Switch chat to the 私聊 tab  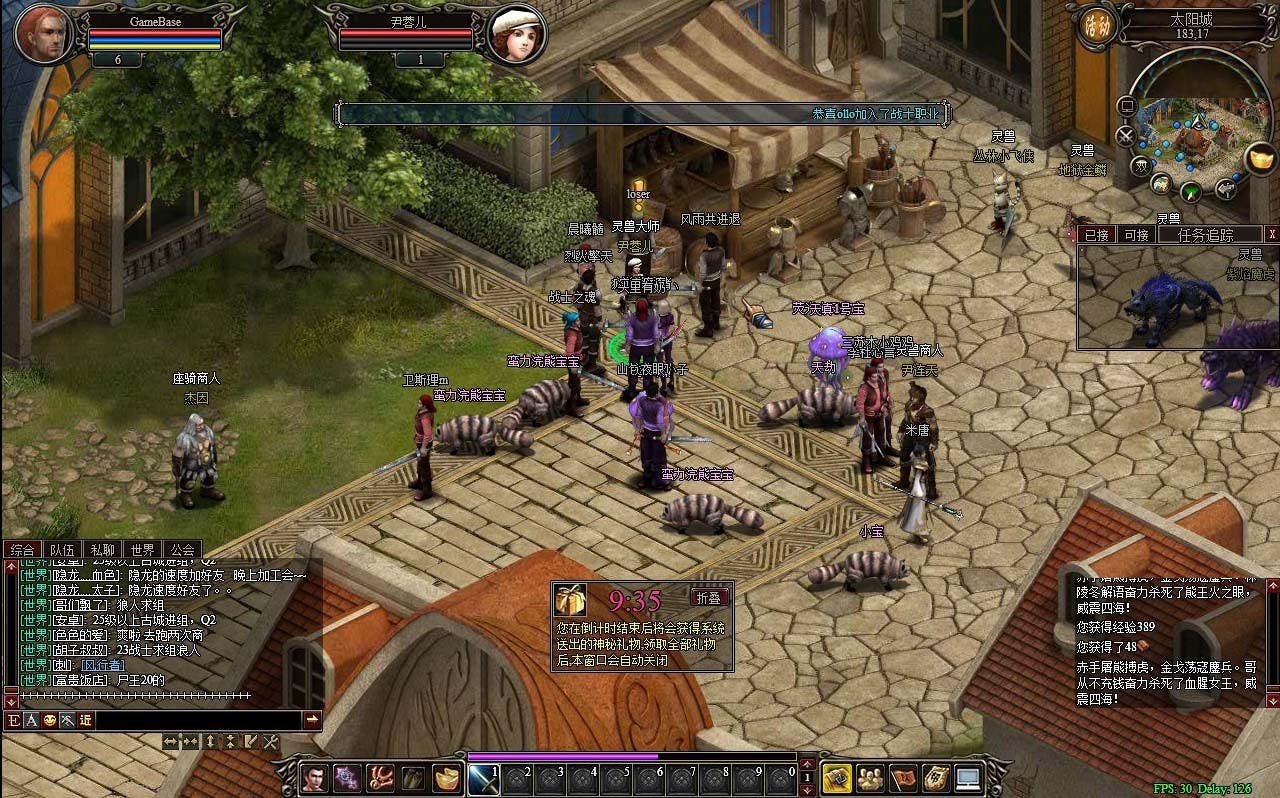point(102,549)
